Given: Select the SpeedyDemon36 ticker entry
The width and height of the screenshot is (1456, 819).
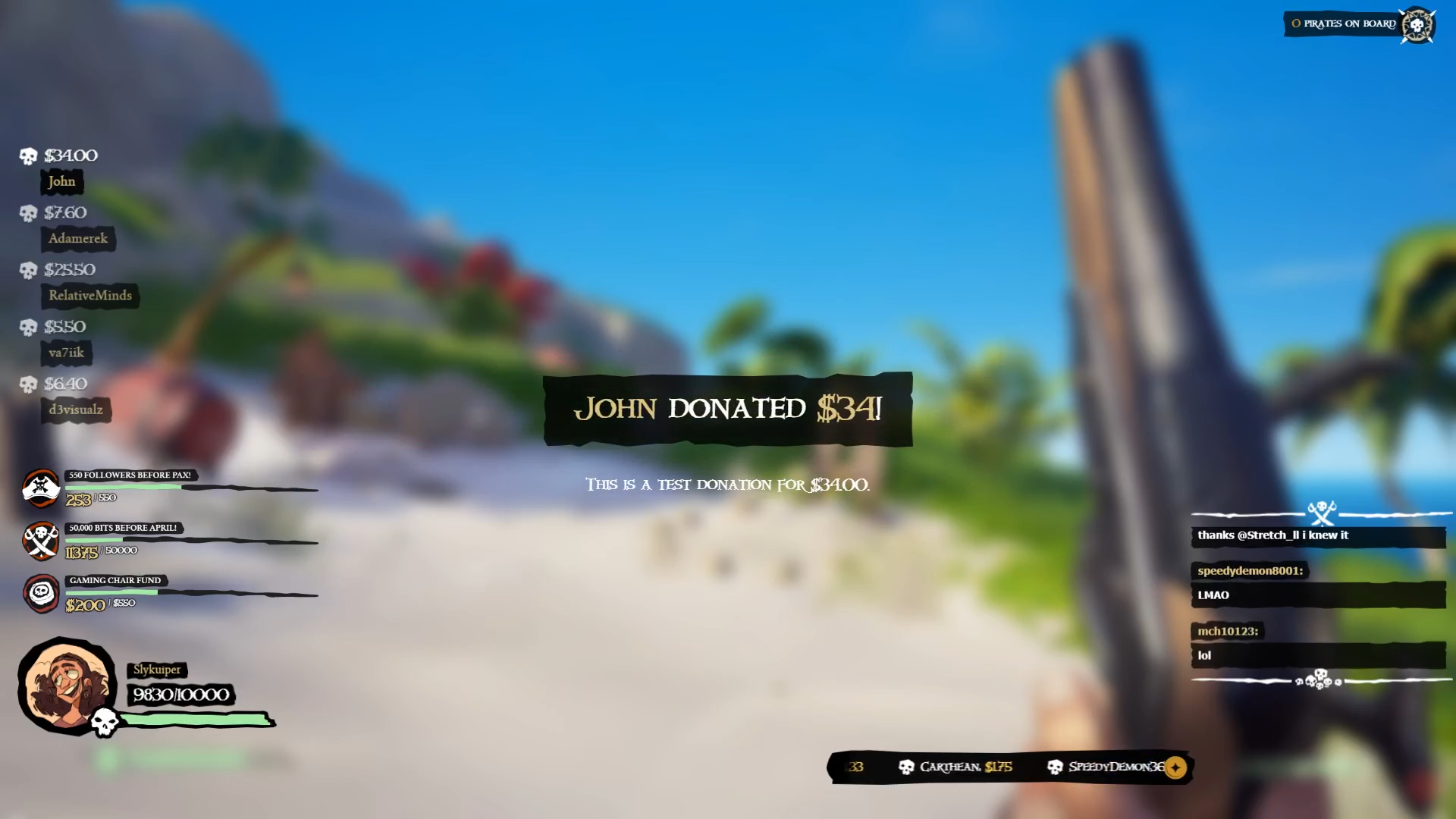Looking at the screenshot, I should [x=1108, y=767].
